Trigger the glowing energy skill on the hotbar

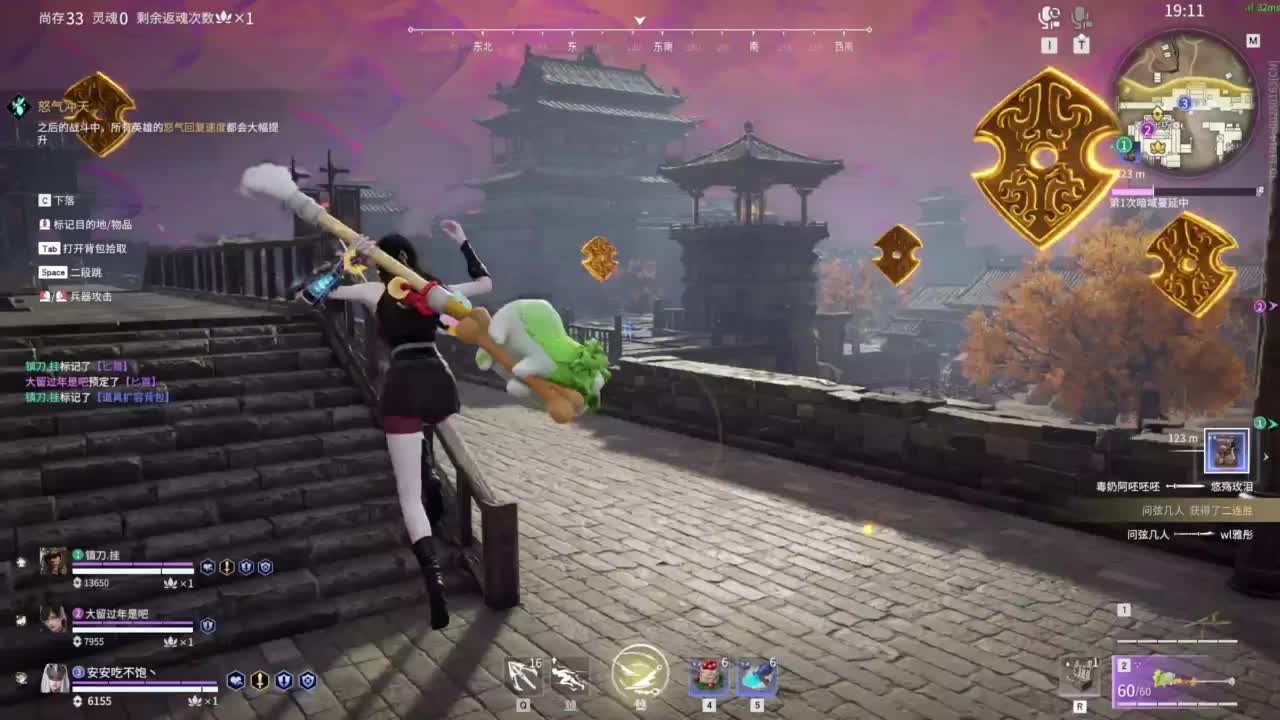(x=640, y=675)
